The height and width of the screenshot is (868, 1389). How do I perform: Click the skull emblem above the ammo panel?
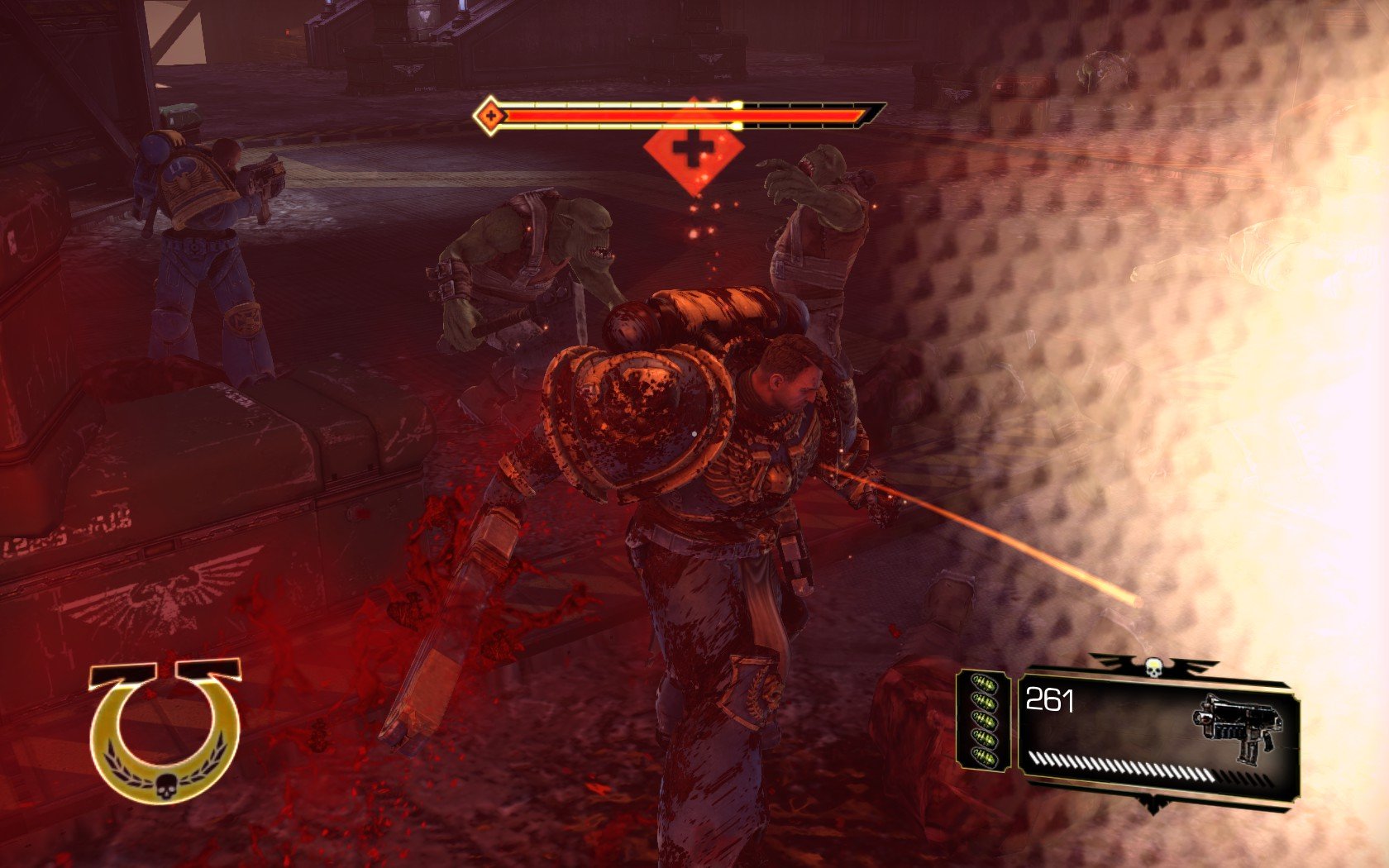pyautogui.click(x=1154, y=666)
